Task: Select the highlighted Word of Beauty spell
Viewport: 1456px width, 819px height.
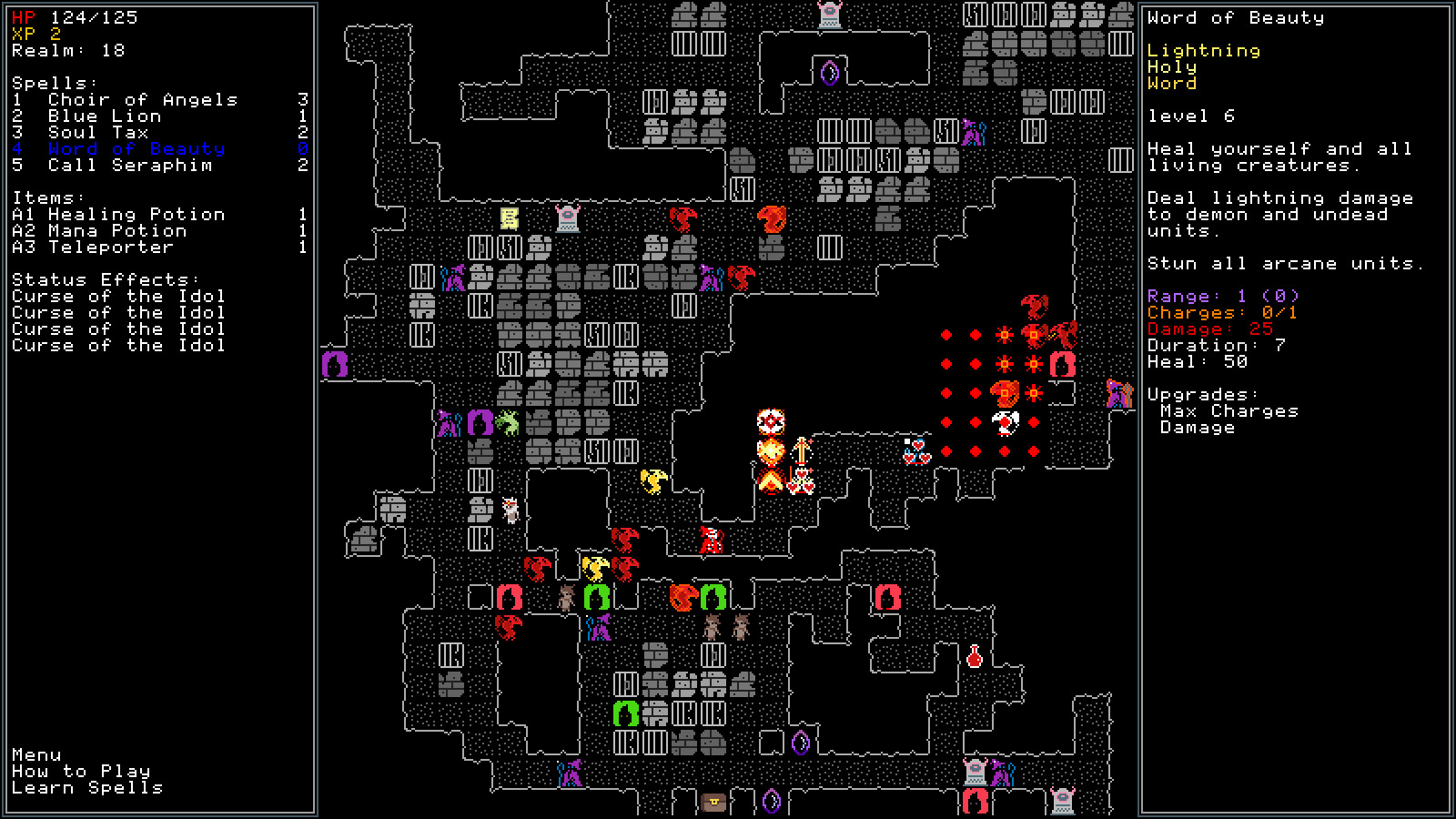Action: [x=138, y=148]
